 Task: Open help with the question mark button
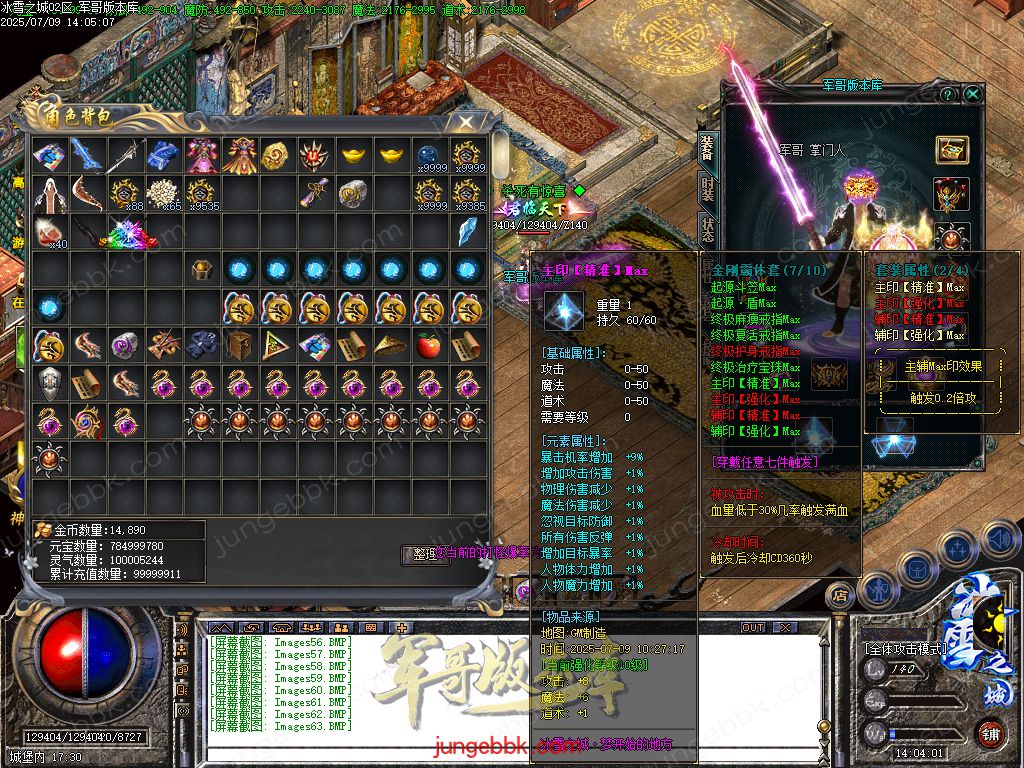pyautogui.click(x=948, y=94)
